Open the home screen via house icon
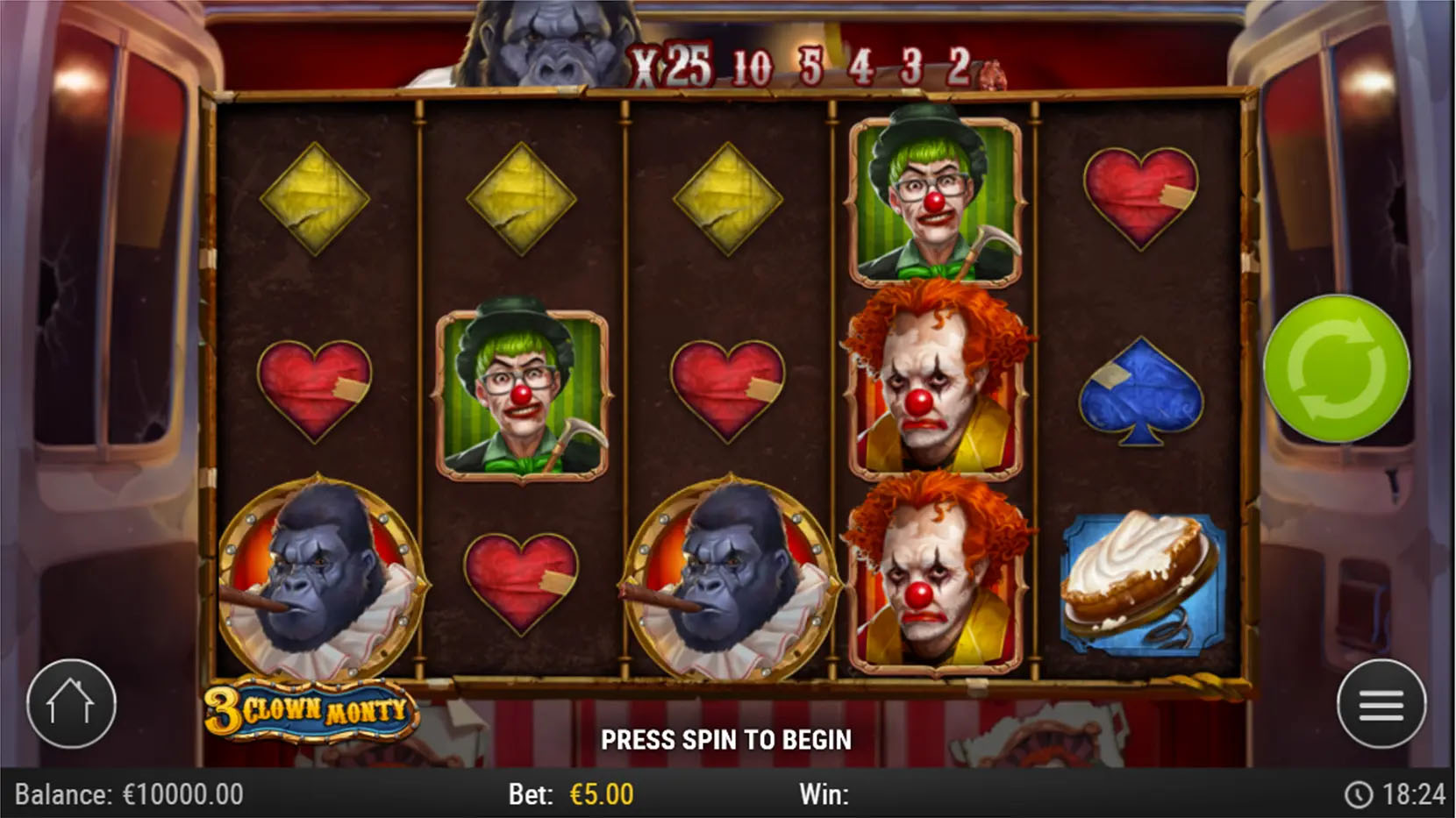This screenshot has width=1456, height=818. pyautogui.click(x=73, y=706)
